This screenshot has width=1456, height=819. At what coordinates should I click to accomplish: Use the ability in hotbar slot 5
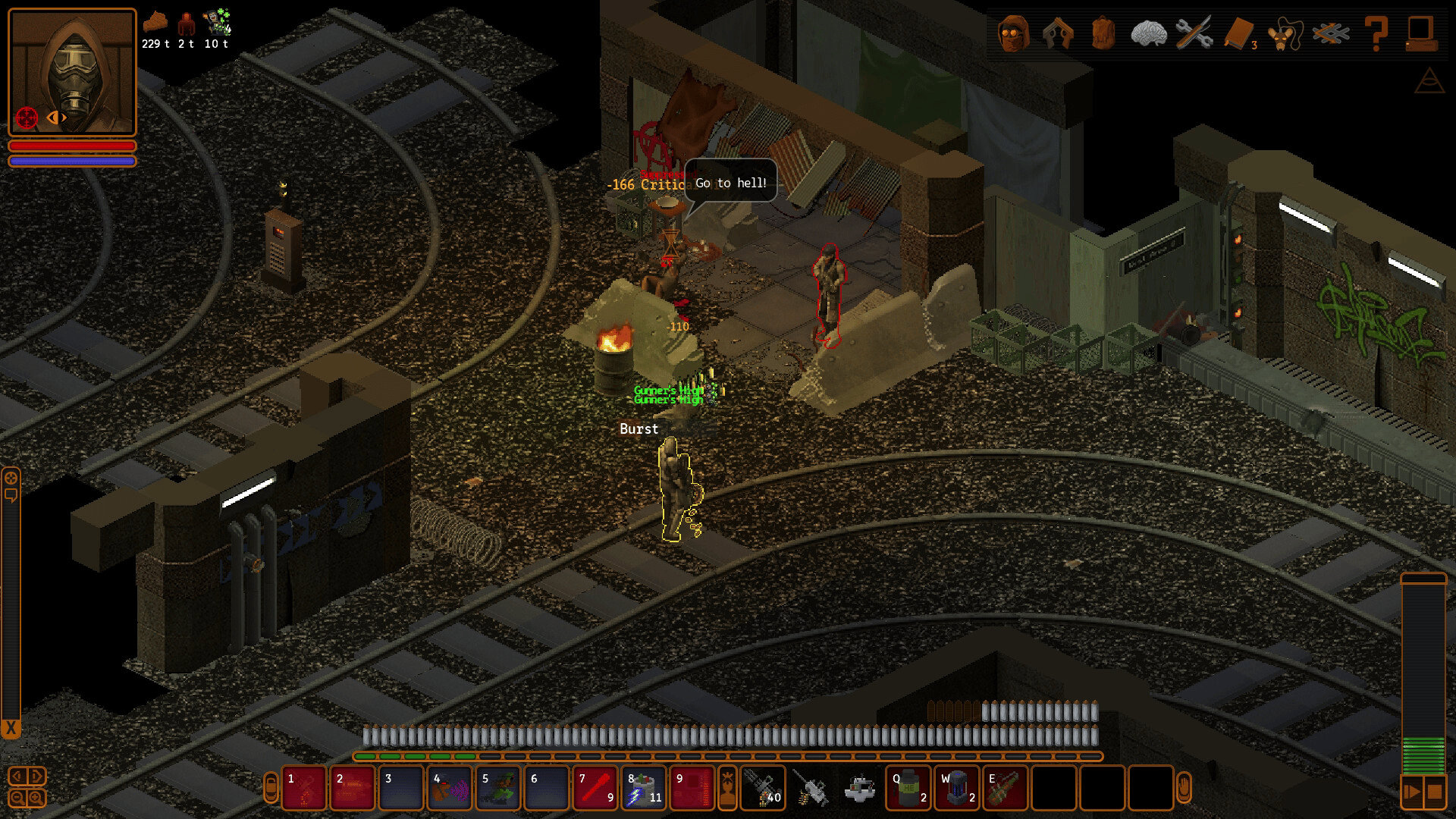(498, 789)
